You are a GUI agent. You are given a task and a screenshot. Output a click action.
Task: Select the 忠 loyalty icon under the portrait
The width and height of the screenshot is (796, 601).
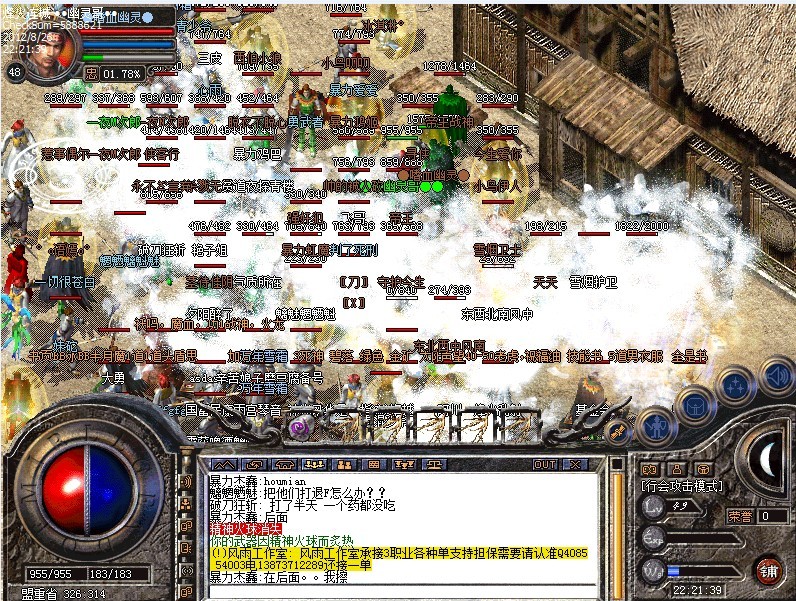[92, 73]
